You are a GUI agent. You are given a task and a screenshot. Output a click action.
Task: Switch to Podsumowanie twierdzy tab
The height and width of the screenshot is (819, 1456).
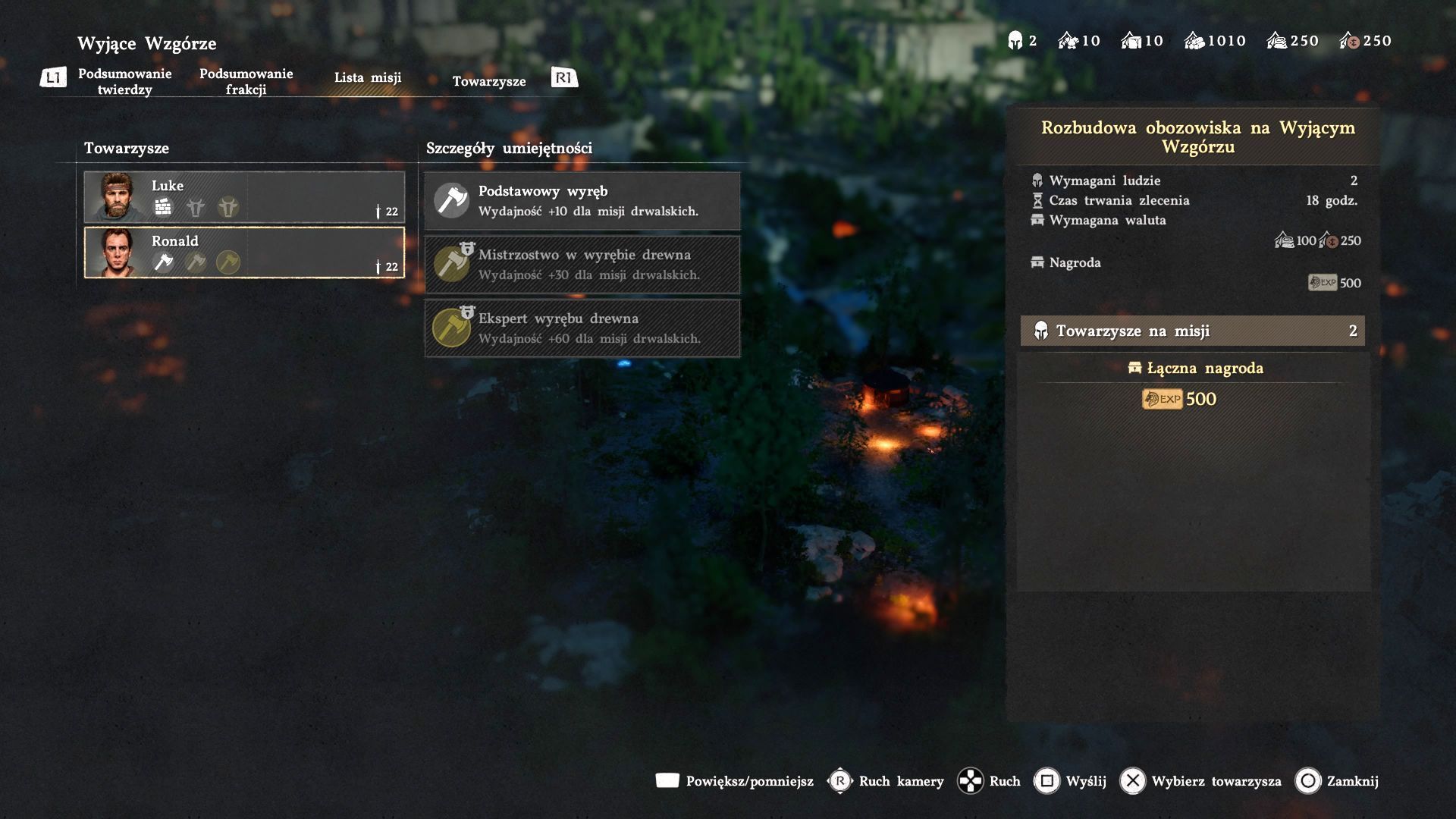point(125,81)
